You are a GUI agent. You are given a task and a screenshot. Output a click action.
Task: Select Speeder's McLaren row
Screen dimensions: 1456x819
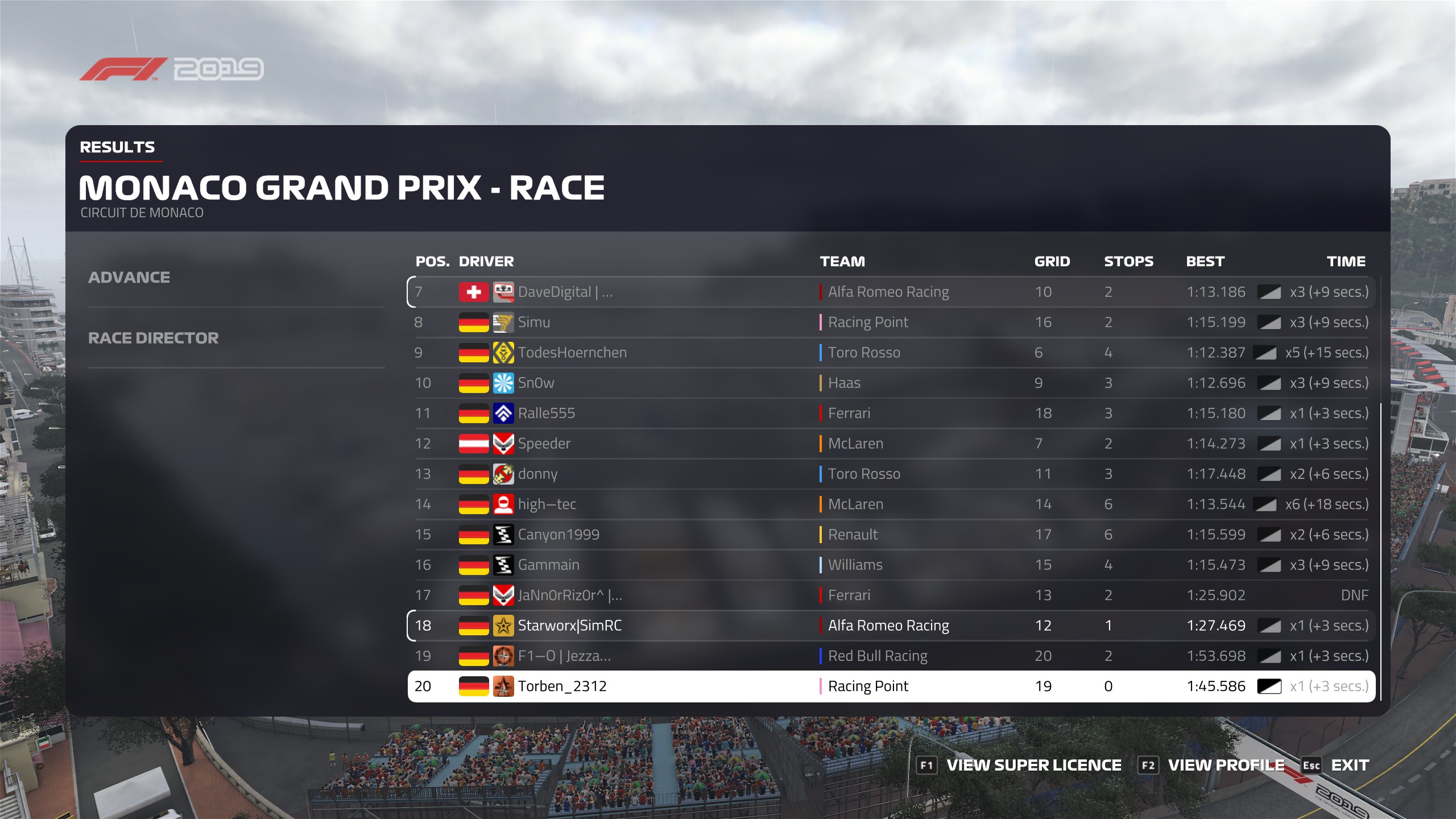coord(891,444)
